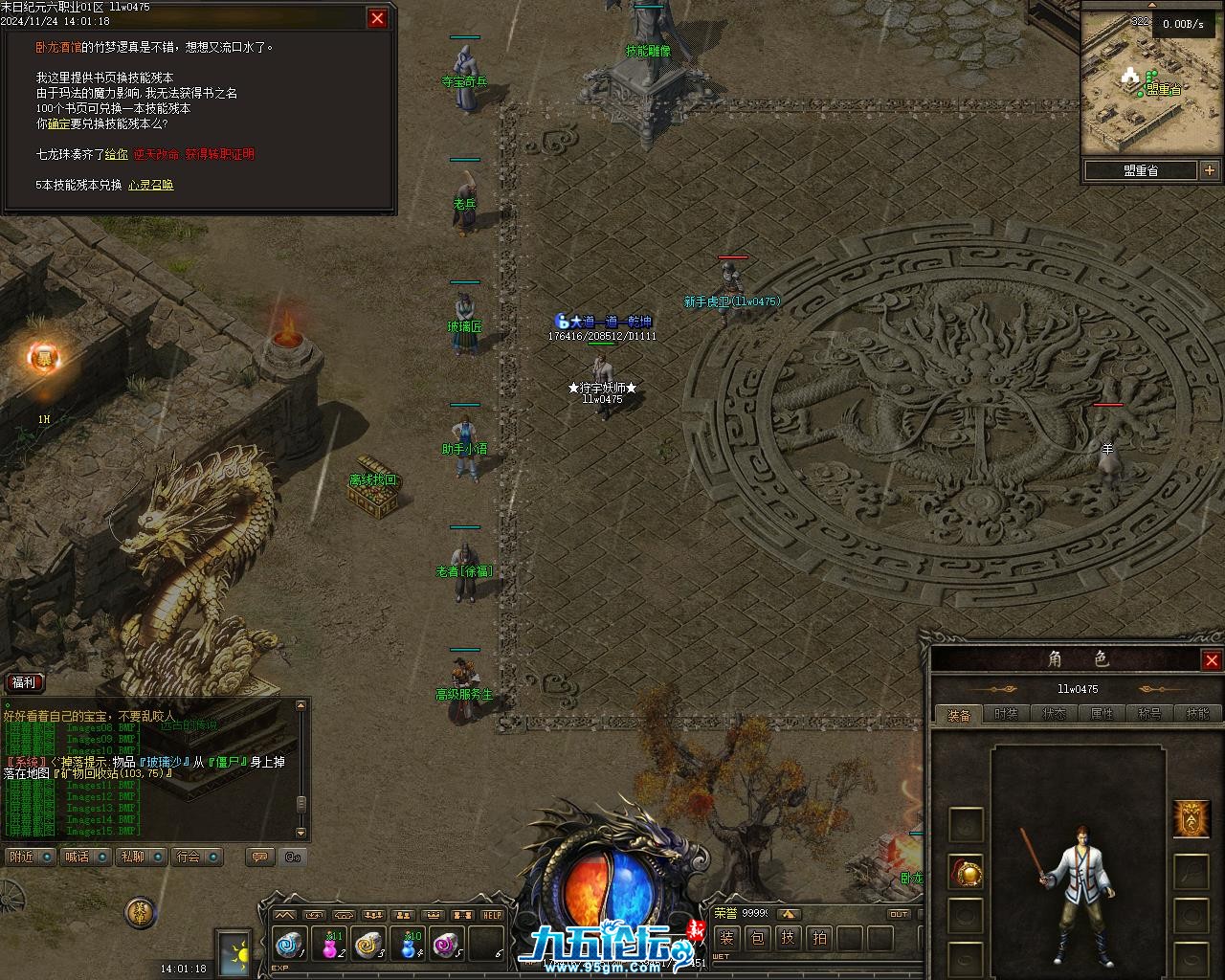Open the 状态 status tab
1225x980 pixels.
point(1054,714)
